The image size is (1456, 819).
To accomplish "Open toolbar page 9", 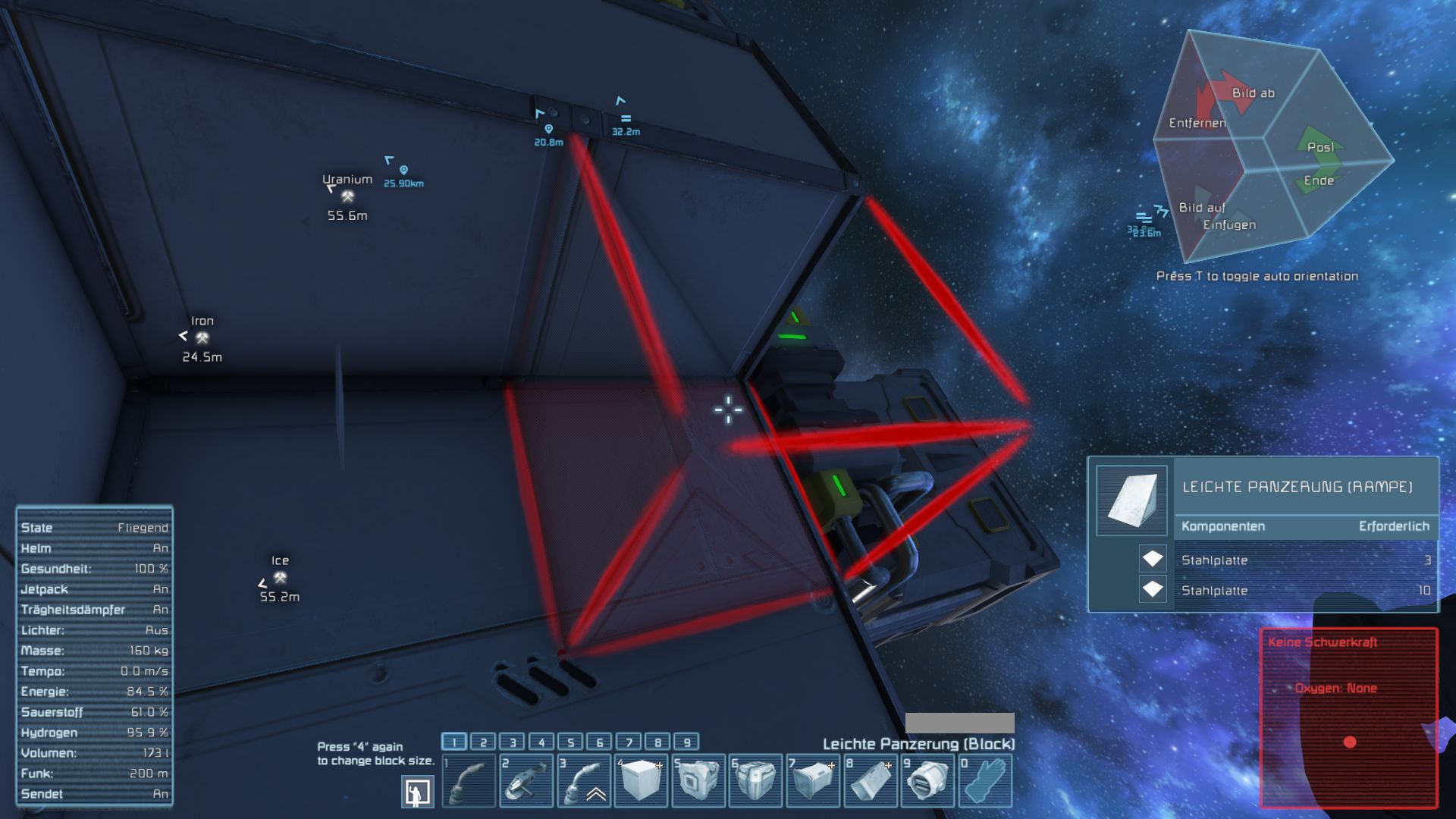I will pyautogui.click(x=686, y=742).
